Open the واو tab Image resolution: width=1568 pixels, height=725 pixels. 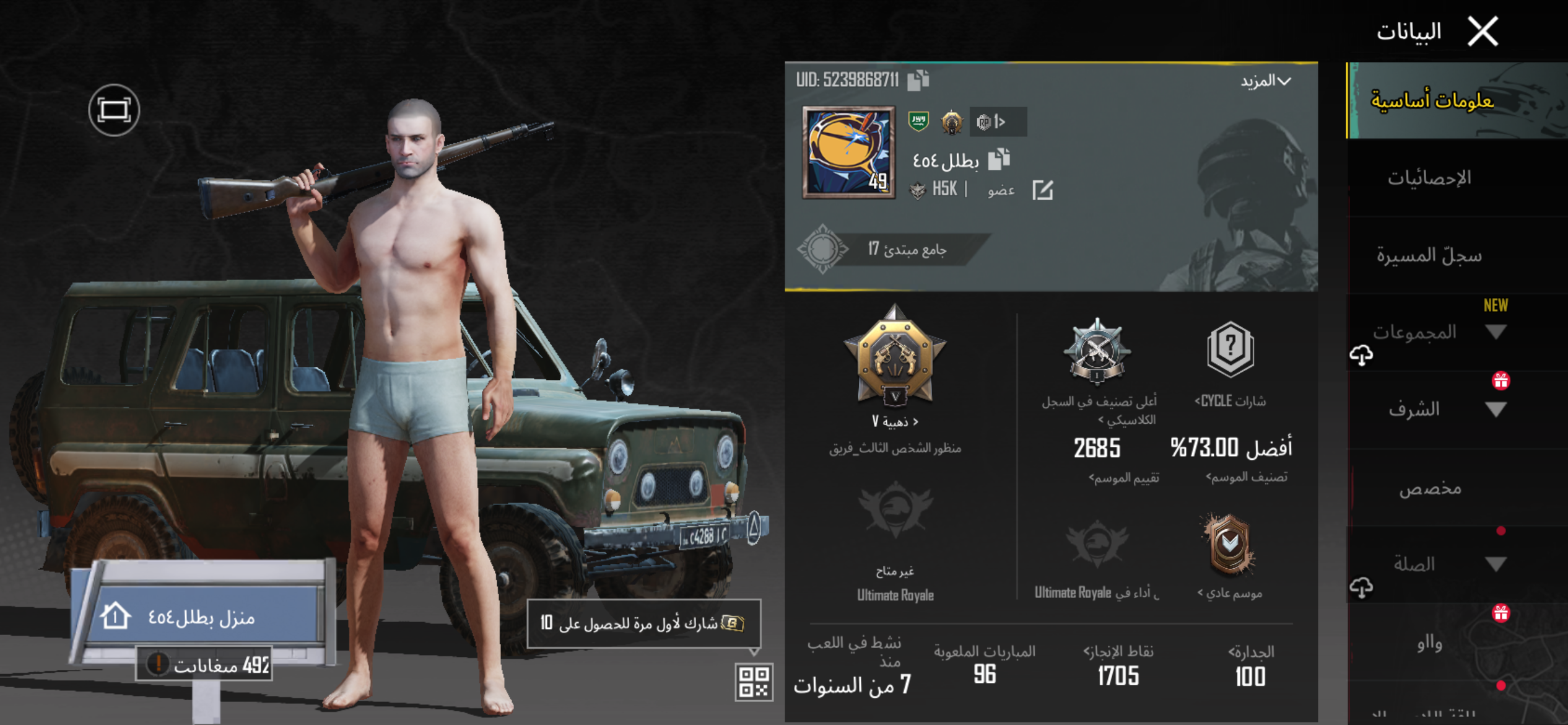(1429, 644)
